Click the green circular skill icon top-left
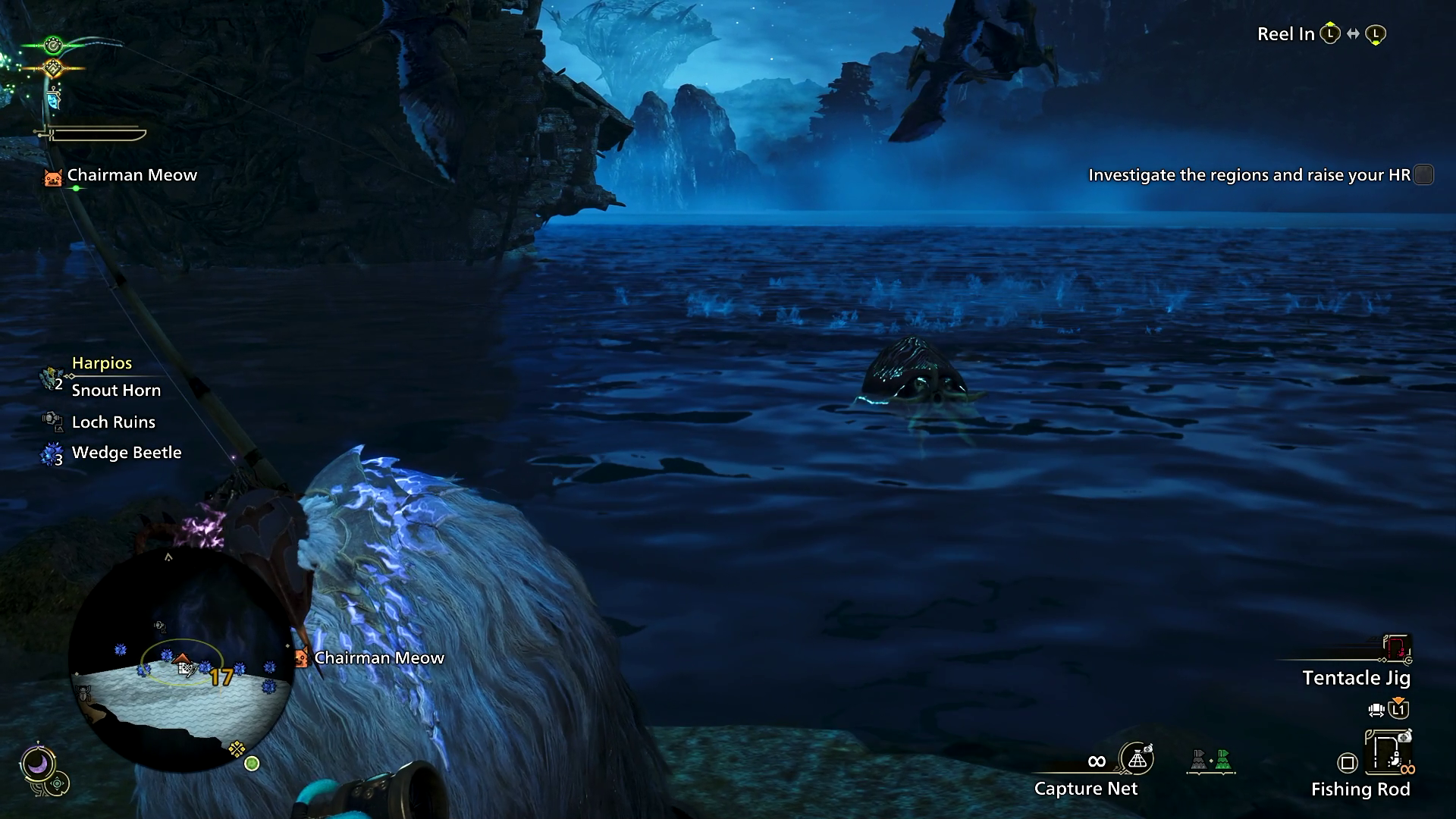Image resolution: width=1456 pixels, height=819 pixels. [53, 44]
